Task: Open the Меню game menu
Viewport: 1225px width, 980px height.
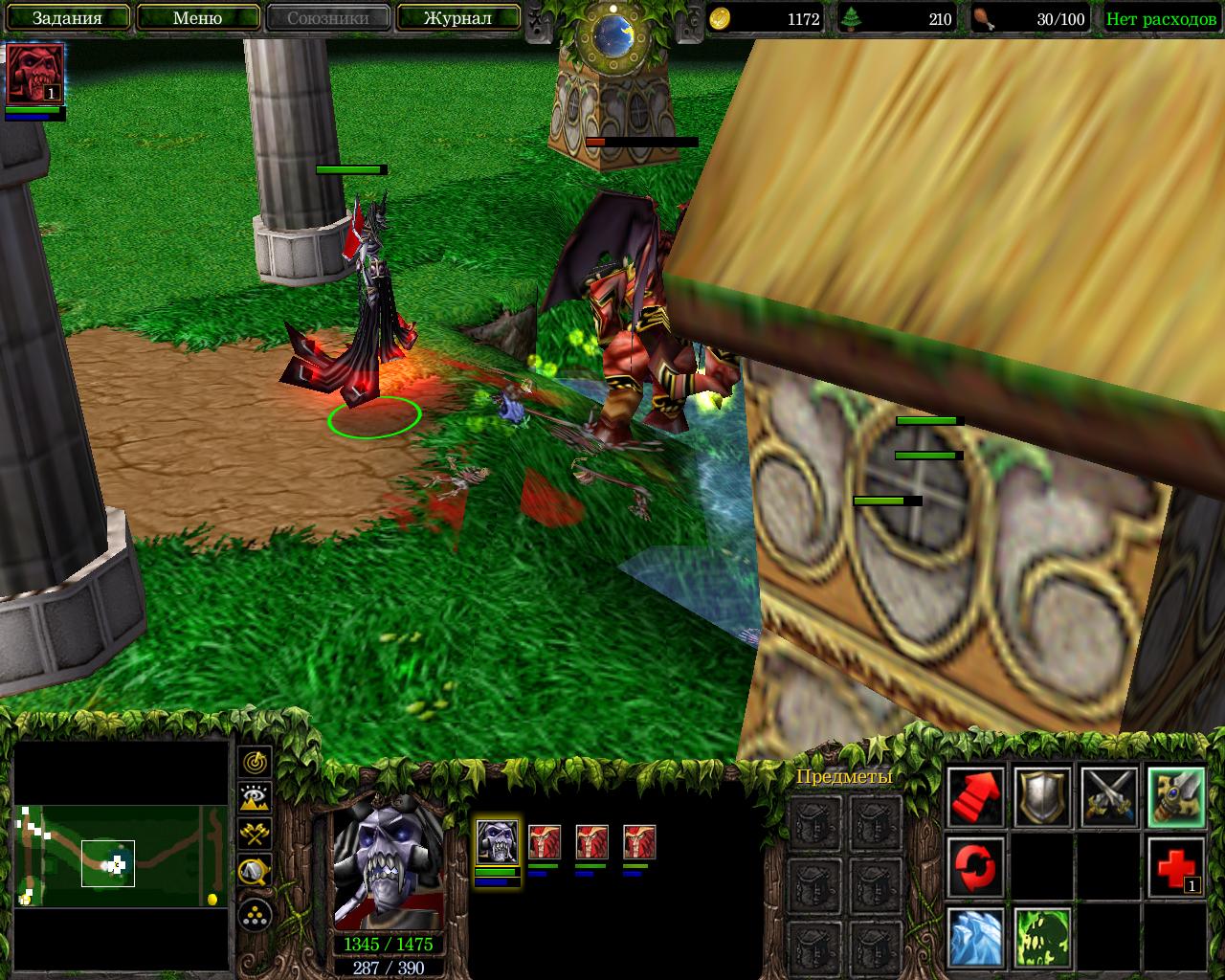Action: coord(198,18)
